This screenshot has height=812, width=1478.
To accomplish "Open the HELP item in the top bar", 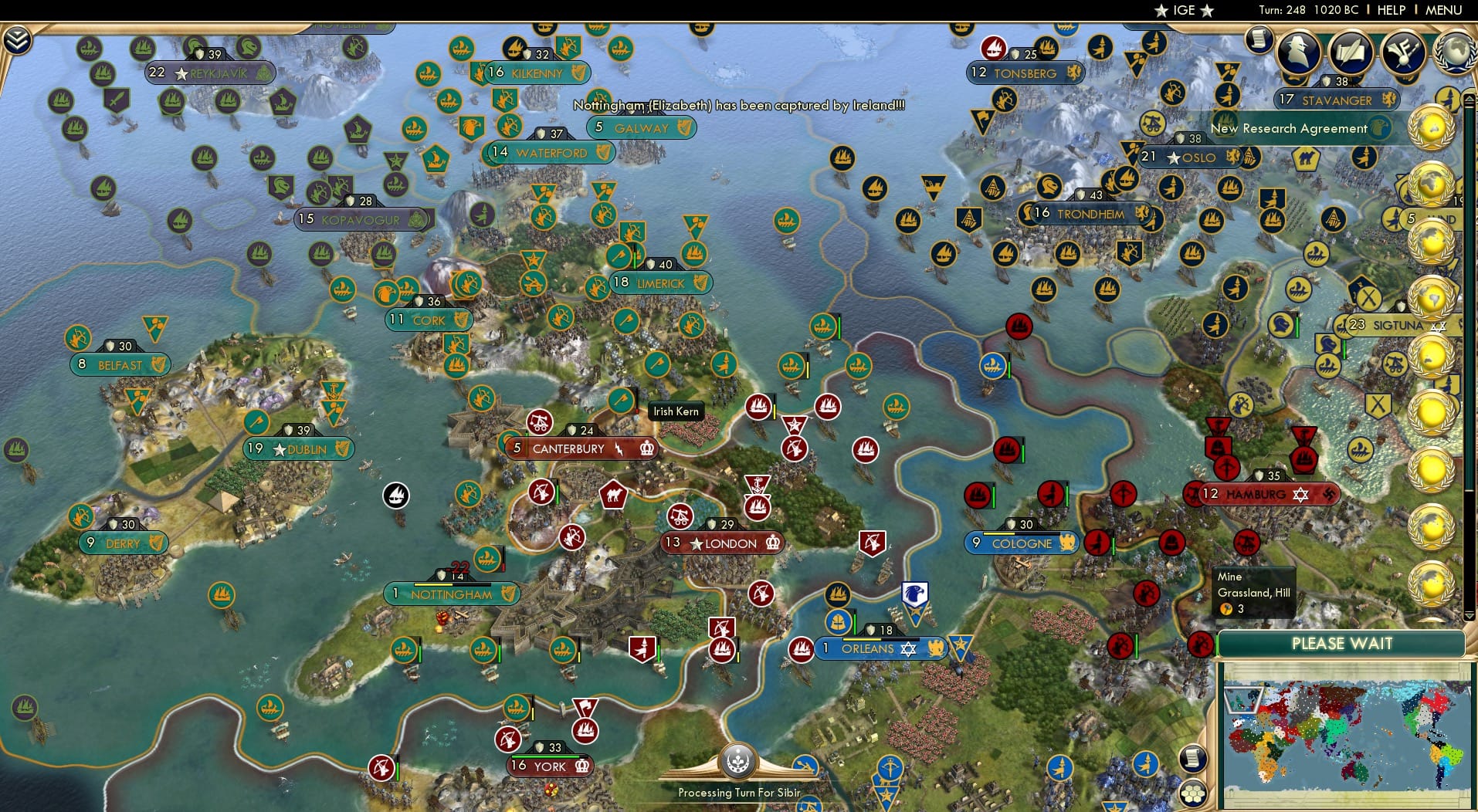I will [1390, 10].
